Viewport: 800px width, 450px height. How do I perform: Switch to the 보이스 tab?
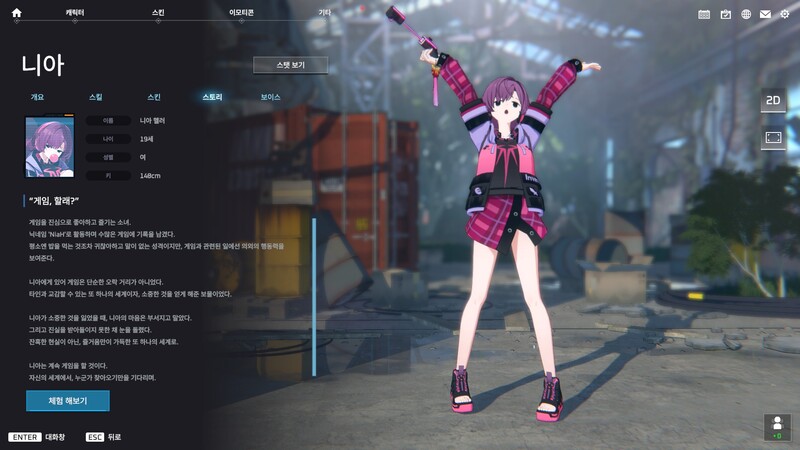(271, 98)
